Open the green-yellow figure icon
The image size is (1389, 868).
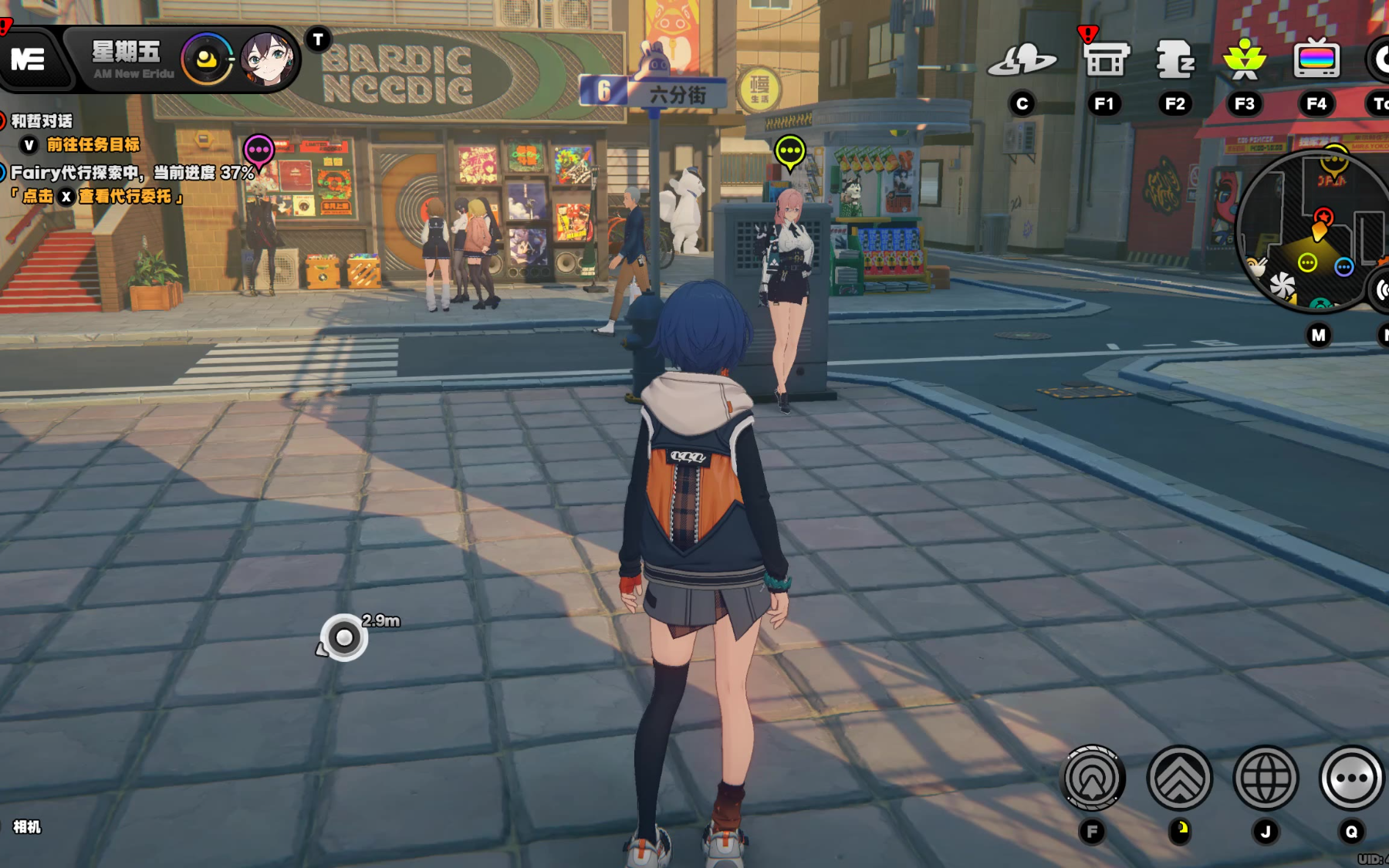1244,59
